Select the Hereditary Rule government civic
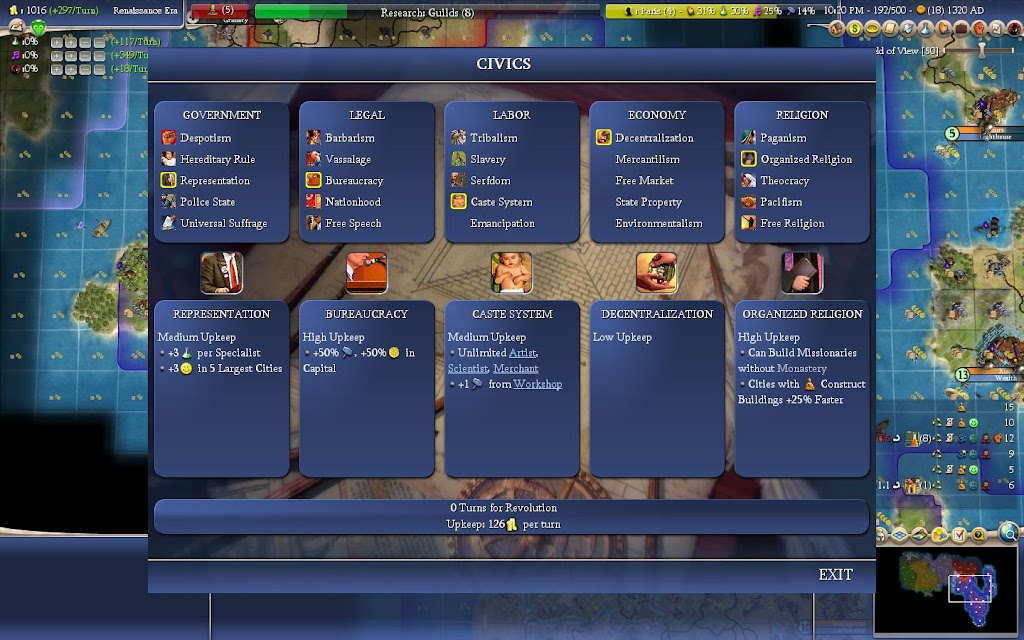 point(217,159)
